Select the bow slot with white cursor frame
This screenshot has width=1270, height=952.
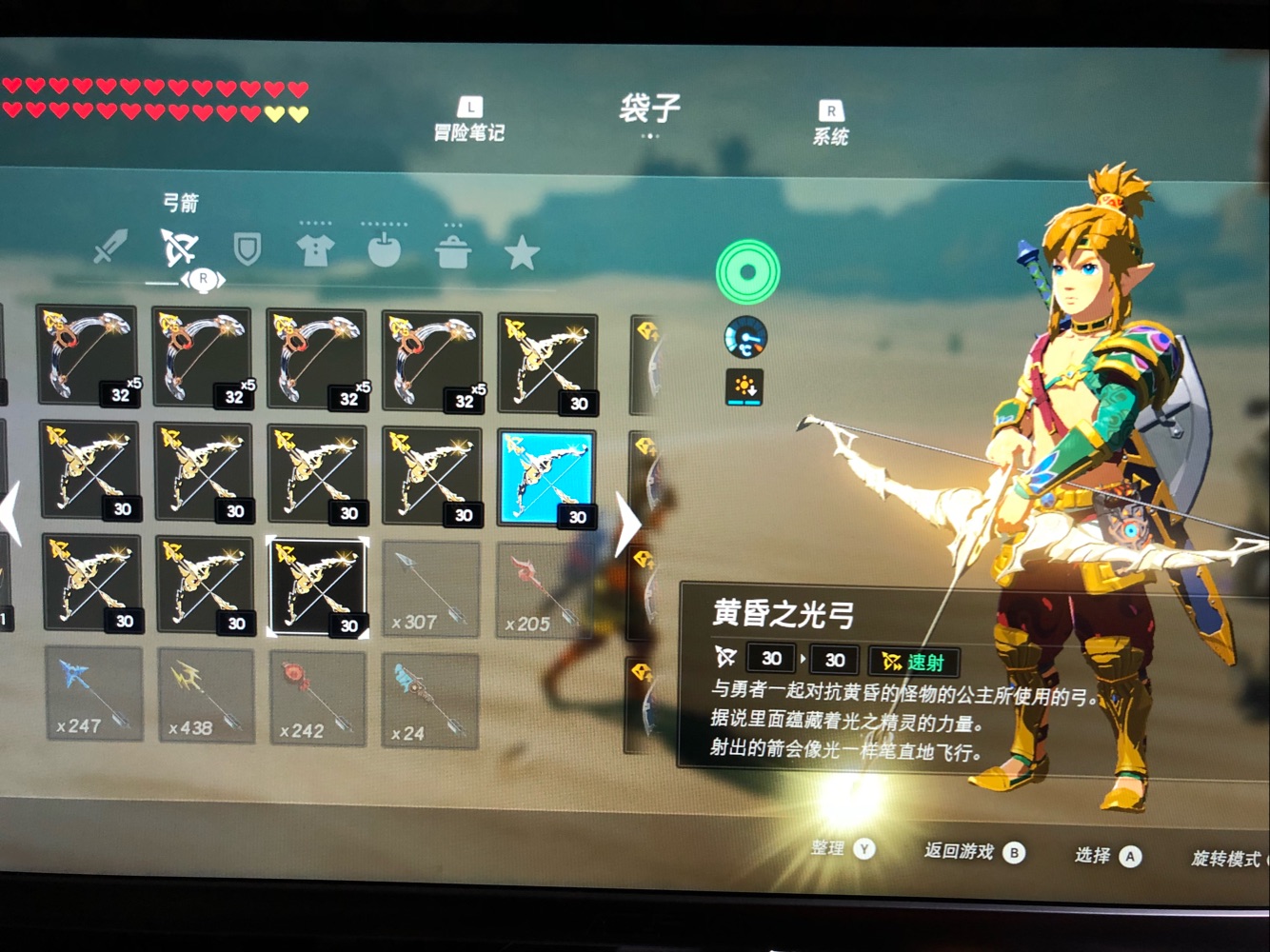click(318, 586)
